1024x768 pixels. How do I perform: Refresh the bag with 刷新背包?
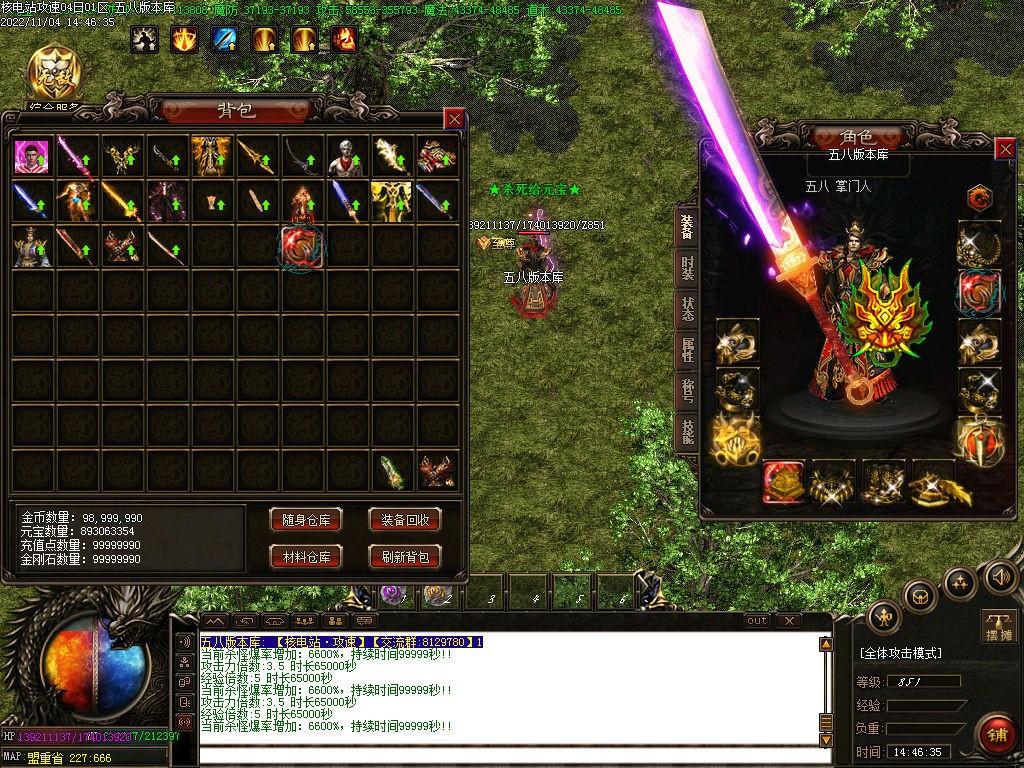tap(405, 557)
